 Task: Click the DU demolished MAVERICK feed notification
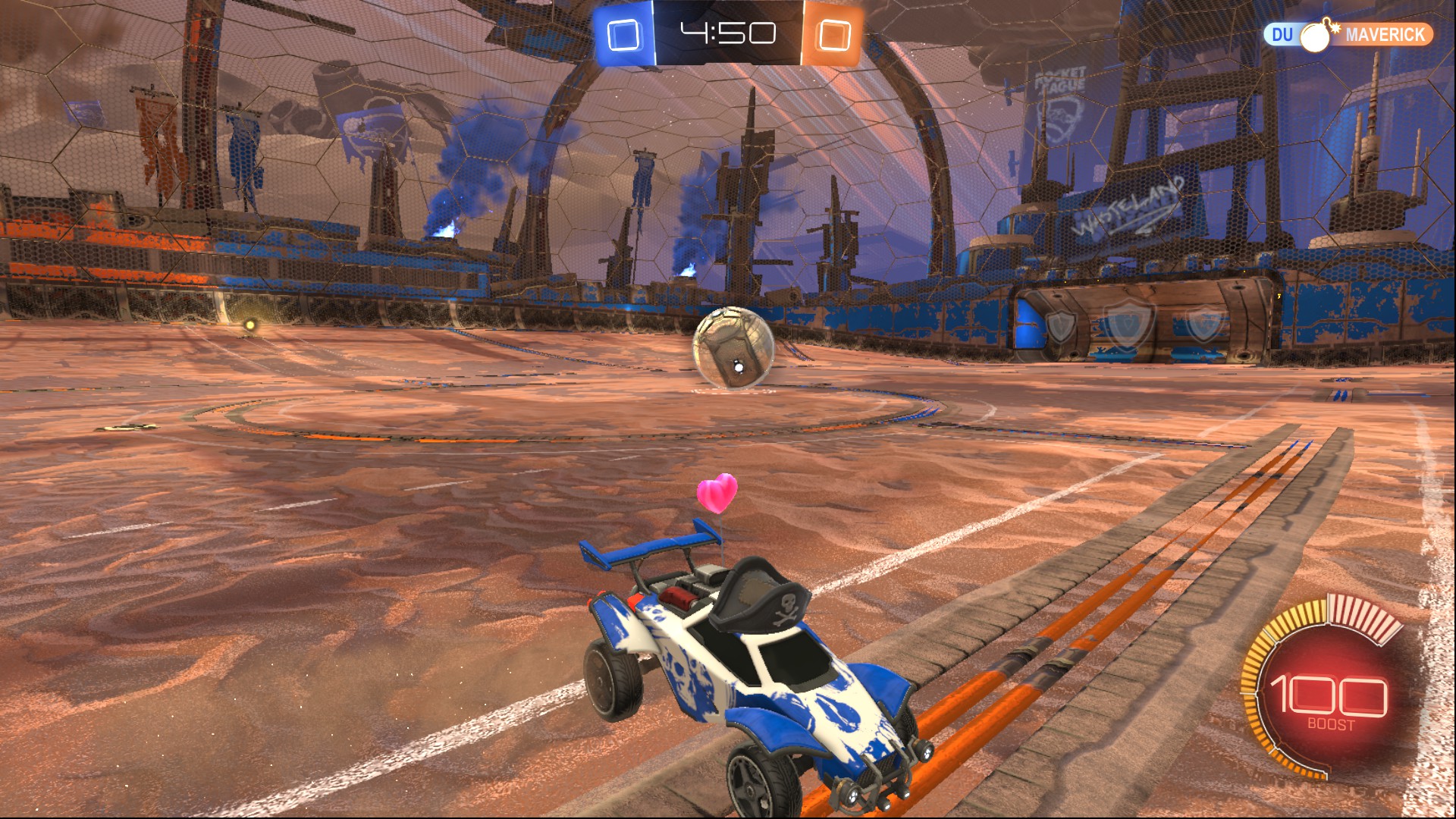(x=1347, y=35)
